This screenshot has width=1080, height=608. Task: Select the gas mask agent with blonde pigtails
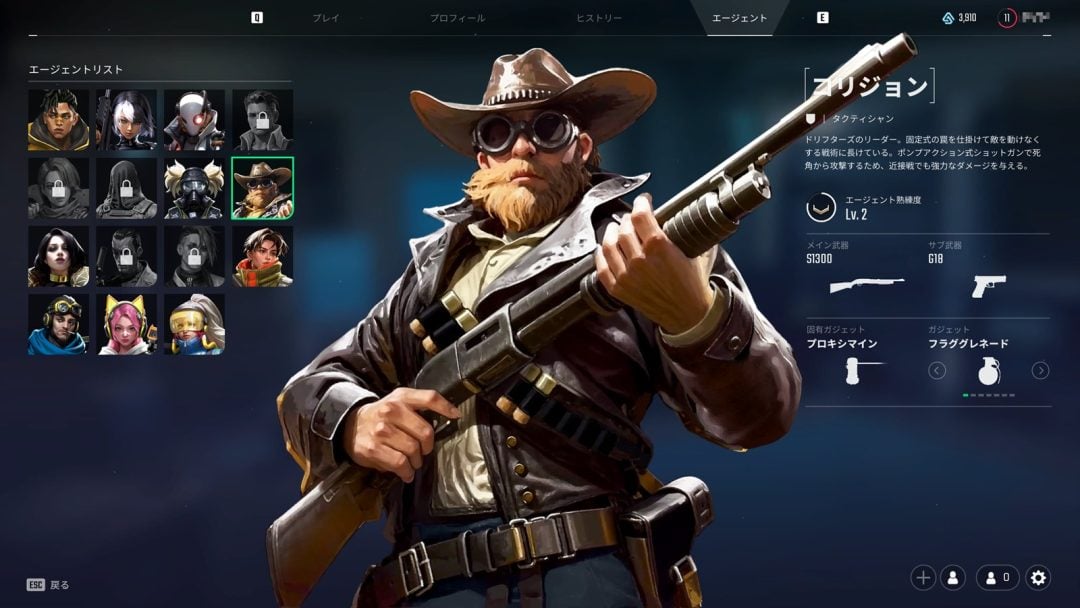[x=194, y=188]
